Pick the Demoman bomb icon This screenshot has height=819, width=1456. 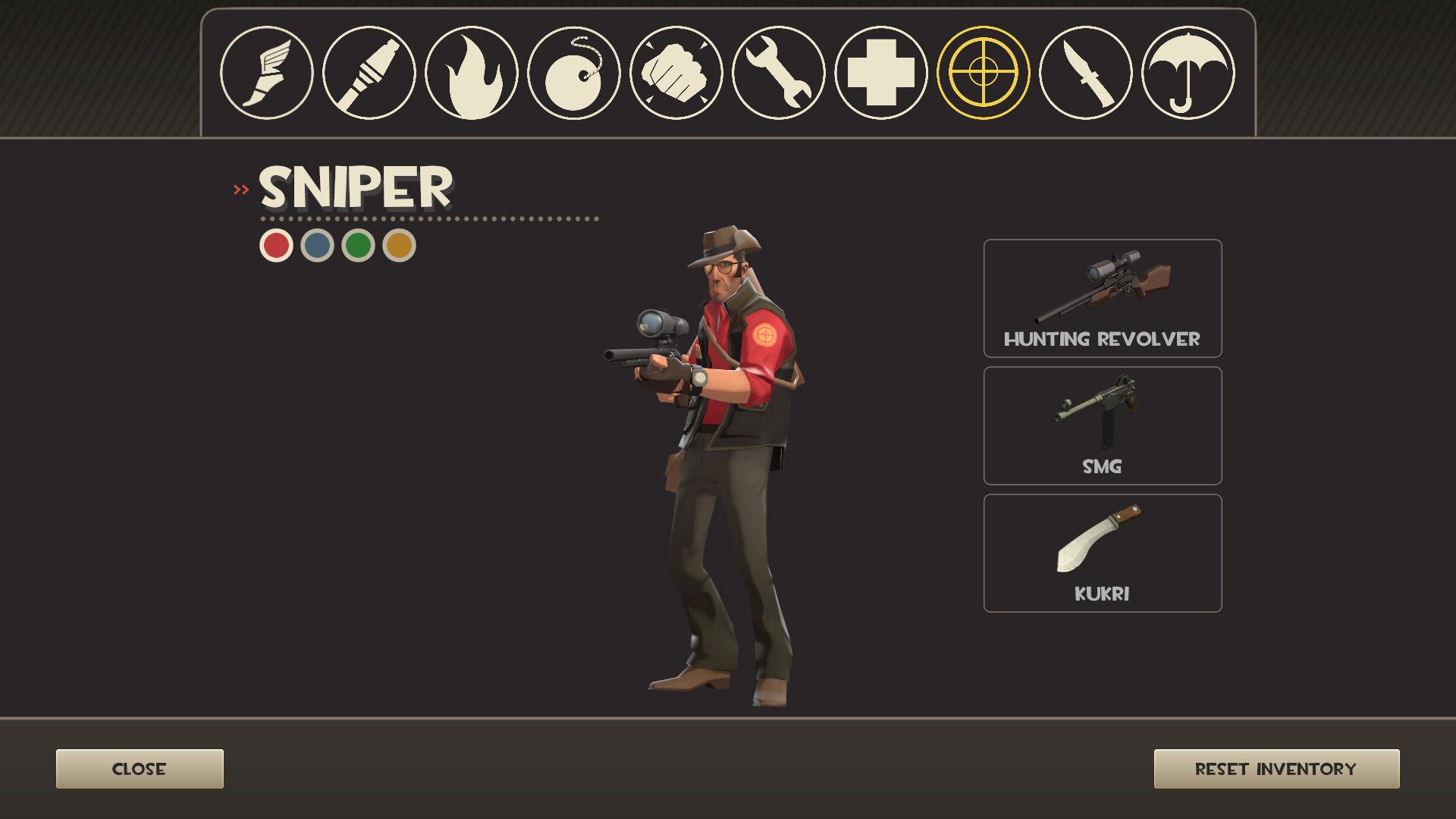click(x=574, y=72)
